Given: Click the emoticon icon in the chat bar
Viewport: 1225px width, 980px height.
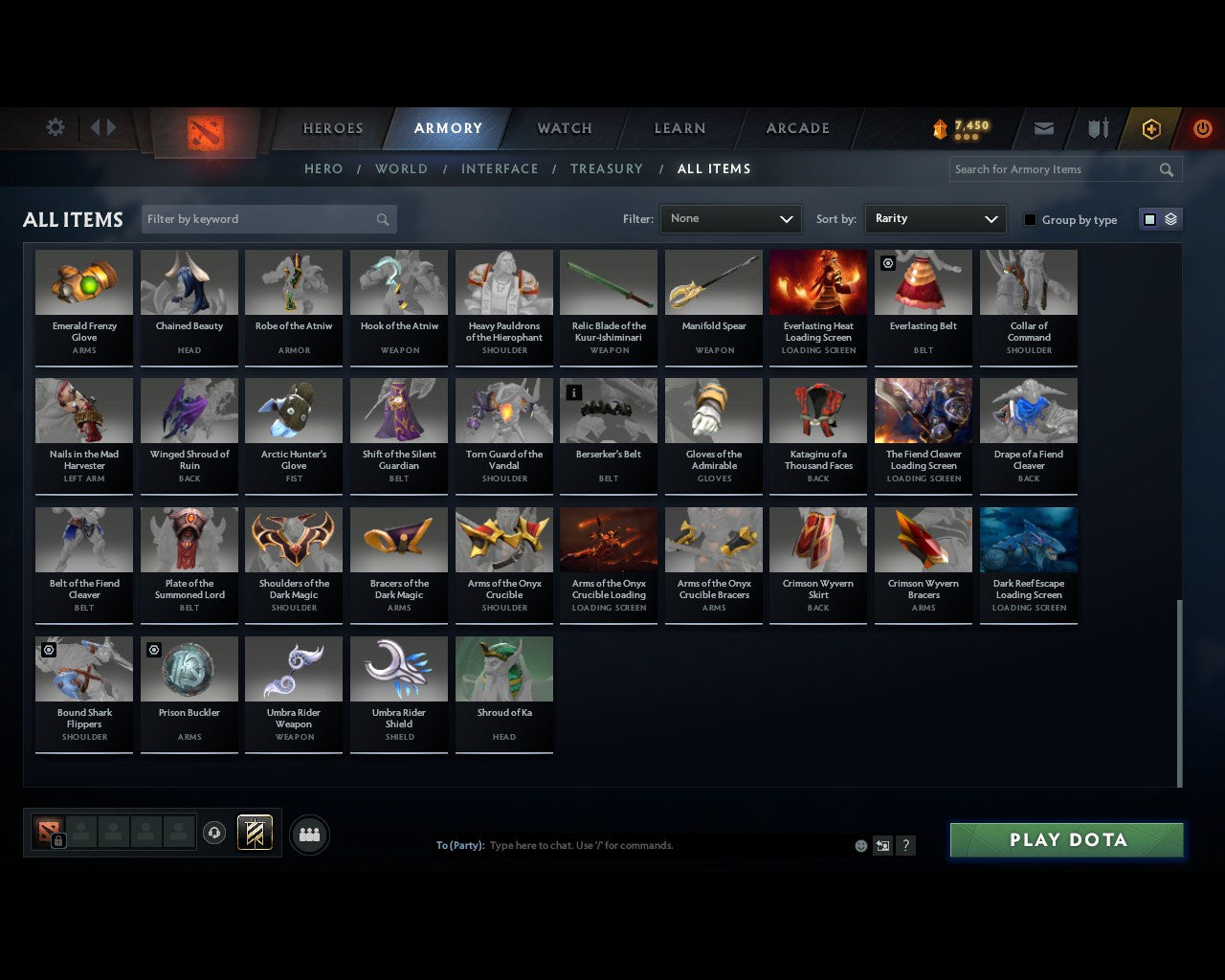Looking at the screenshot, I should pyautogui.click(x=860, y=845).
